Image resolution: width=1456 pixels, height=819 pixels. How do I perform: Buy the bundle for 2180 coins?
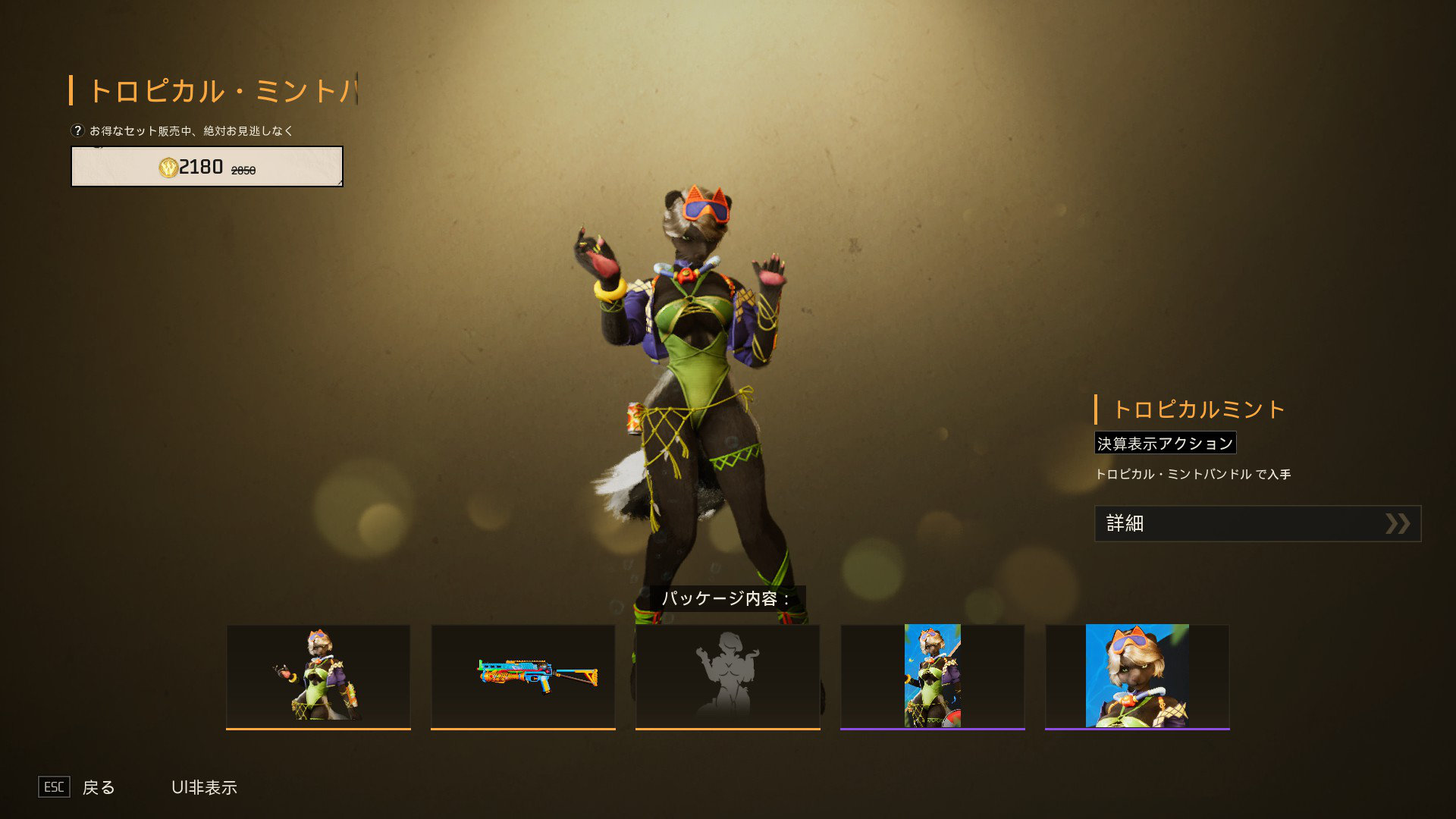tap(206, 167)
